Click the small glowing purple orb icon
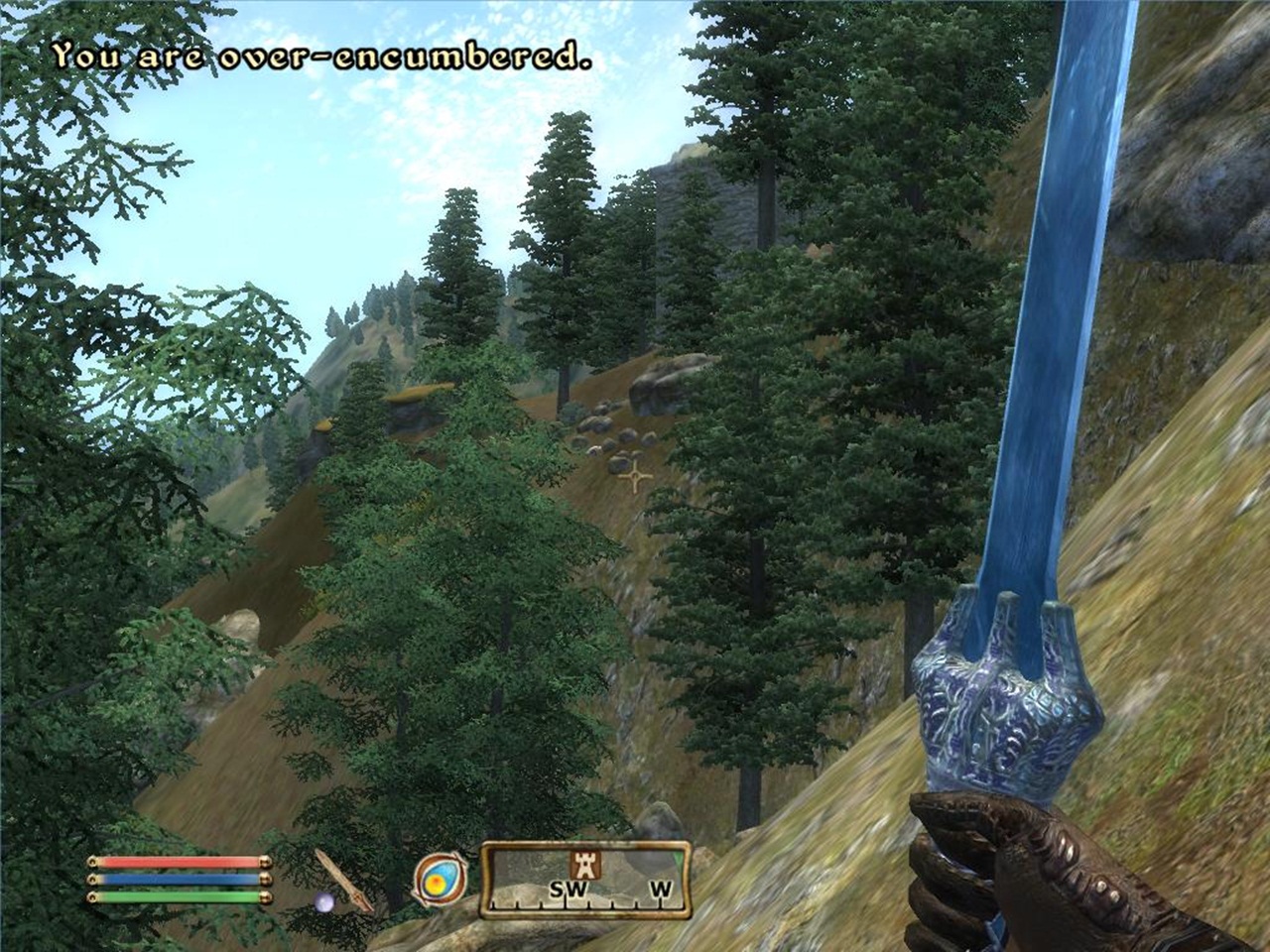Image resolution: width=1270 pixels, height=952 pixels. click(323, 901)
